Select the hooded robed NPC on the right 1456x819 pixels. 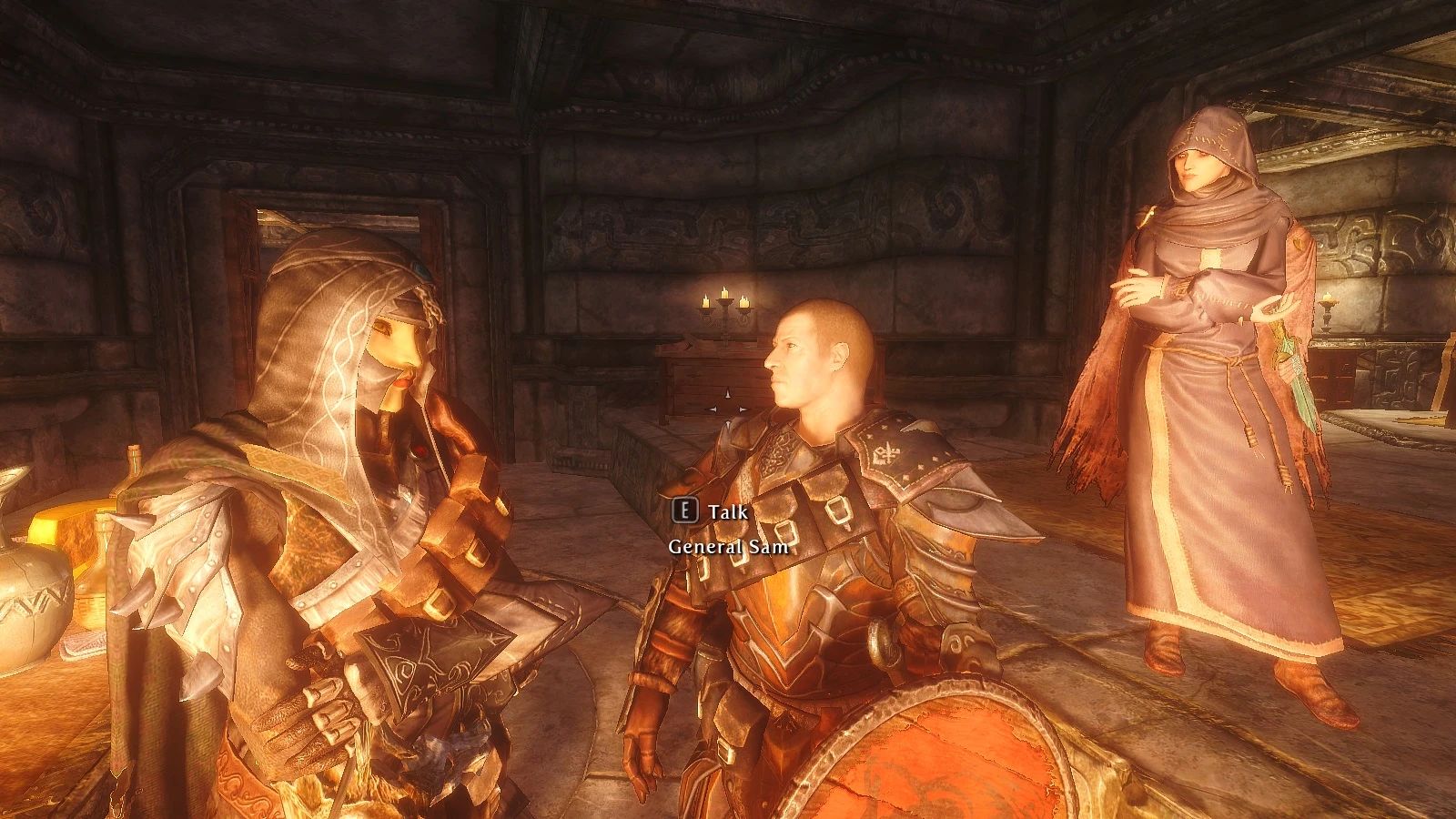(x=1201, y=364)
